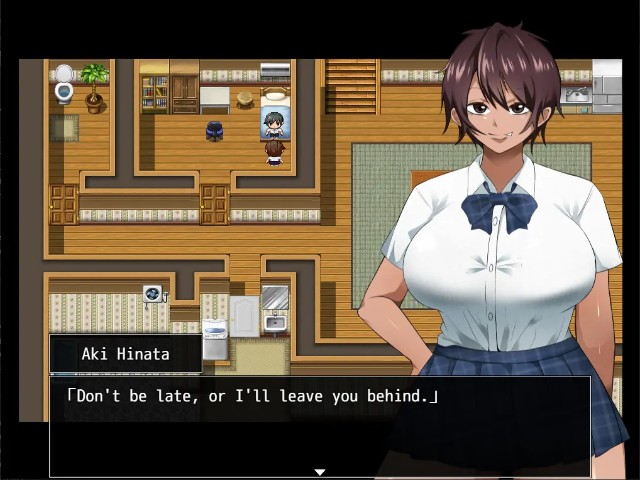Advance dialogue with the continue arrow
This screenshot has height=480, width=640.
[320, 472]
